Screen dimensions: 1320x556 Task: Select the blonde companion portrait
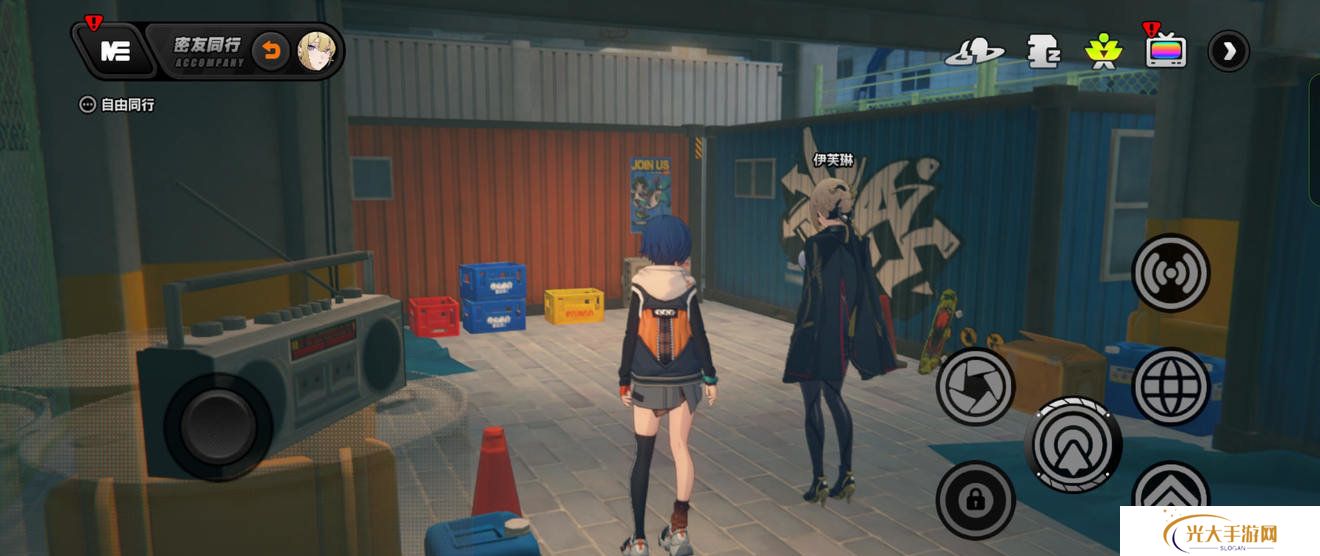click(316, 51)
